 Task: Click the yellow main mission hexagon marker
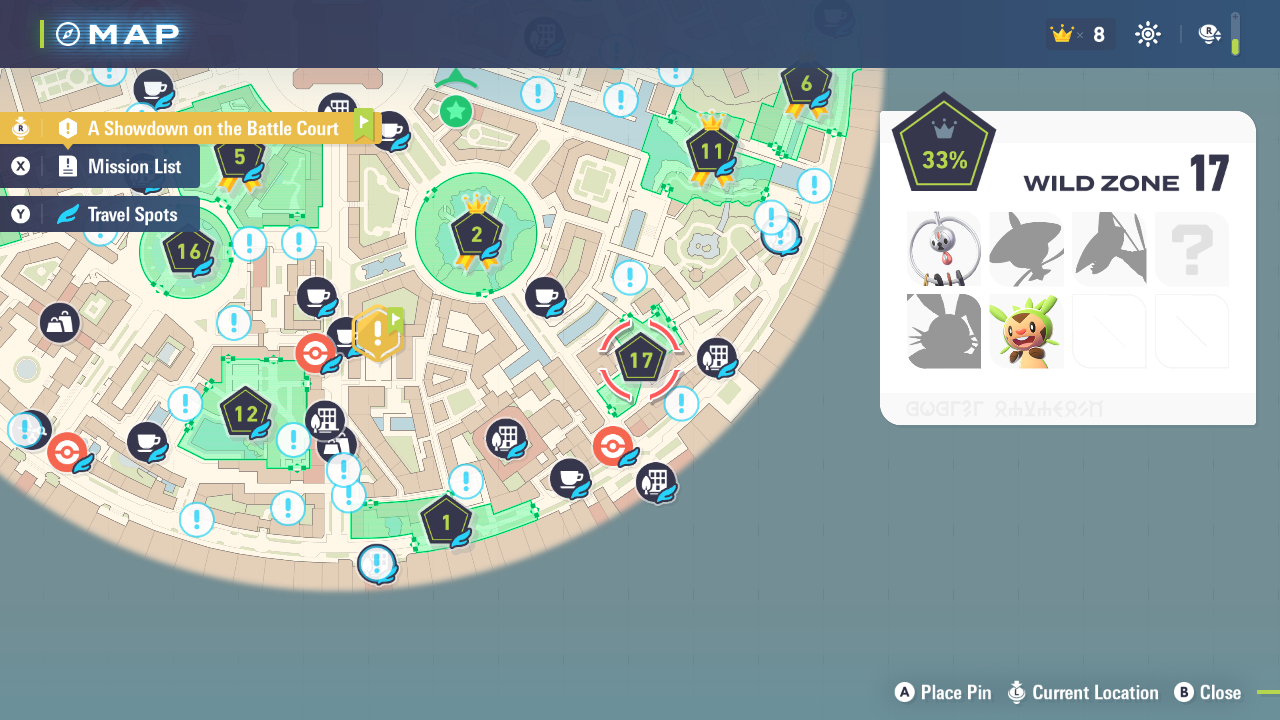(x=377, y=333)
